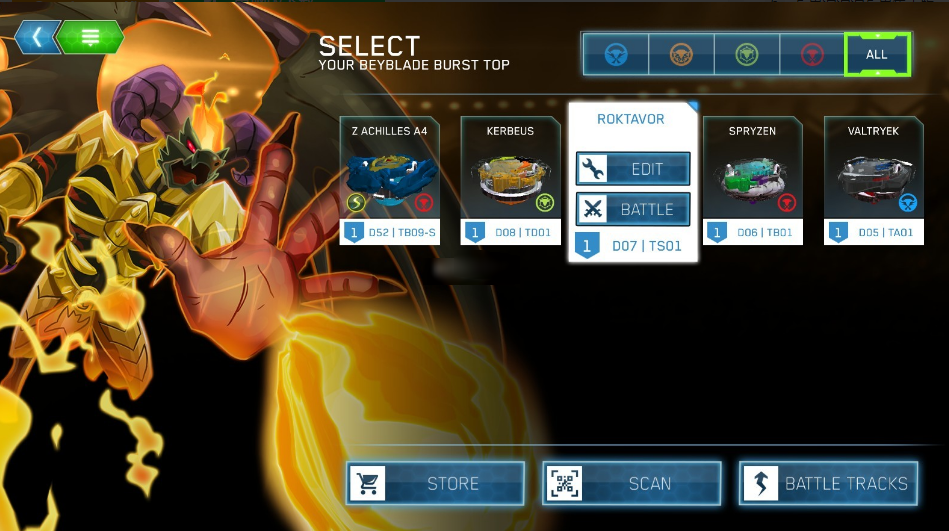
Task: Show ALL Beyblade tops
Action: pos(877,54)
